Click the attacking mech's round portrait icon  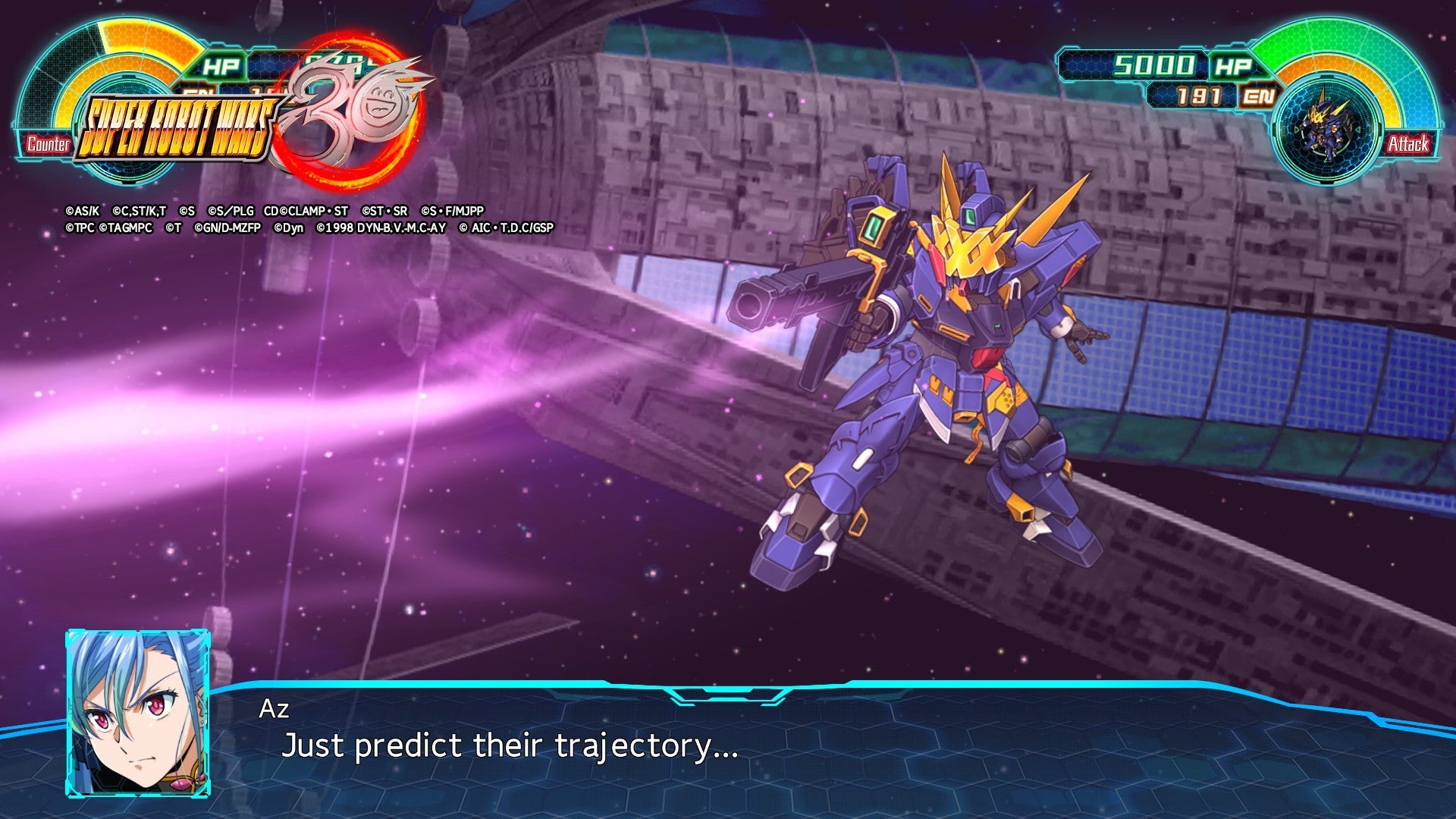(1327, 129)
